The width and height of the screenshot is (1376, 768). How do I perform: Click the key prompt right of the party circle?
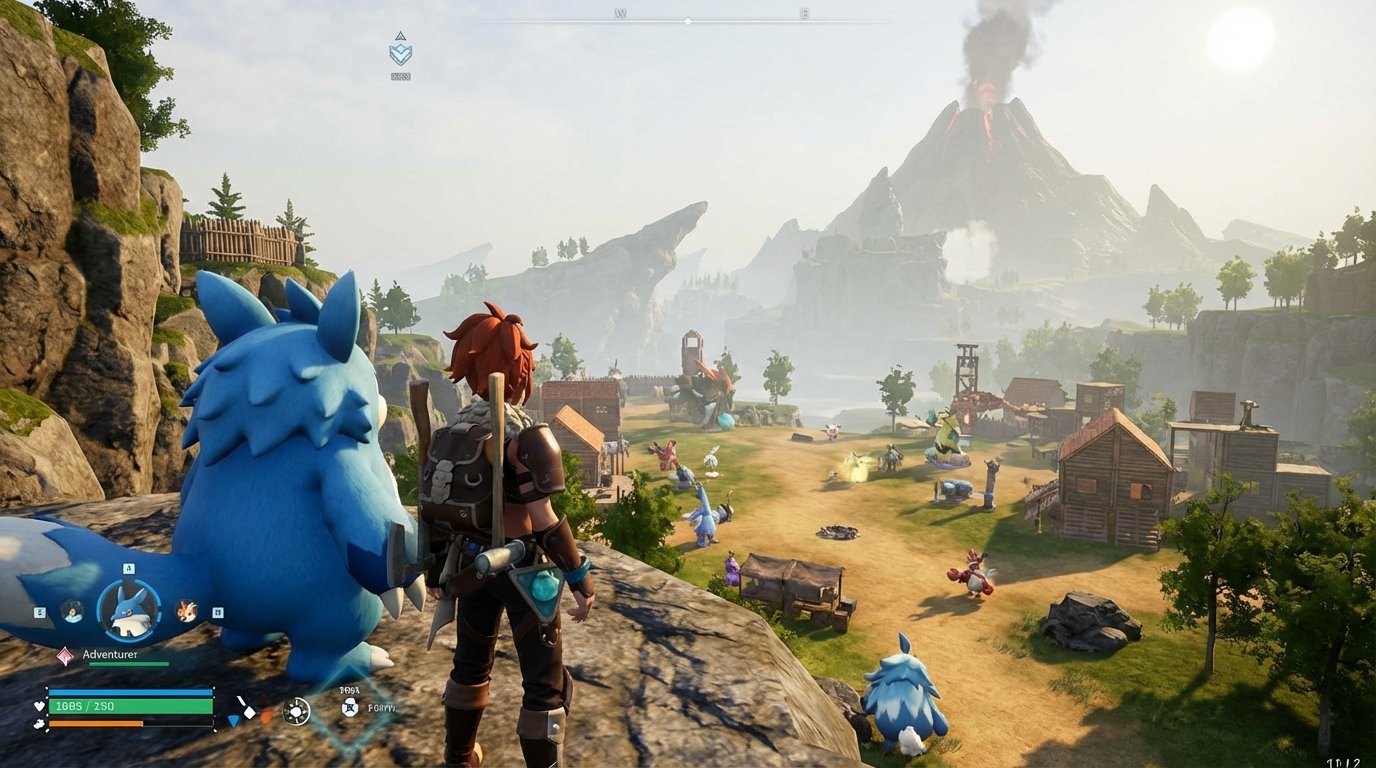pyautogui.click(x=217, y=613)
